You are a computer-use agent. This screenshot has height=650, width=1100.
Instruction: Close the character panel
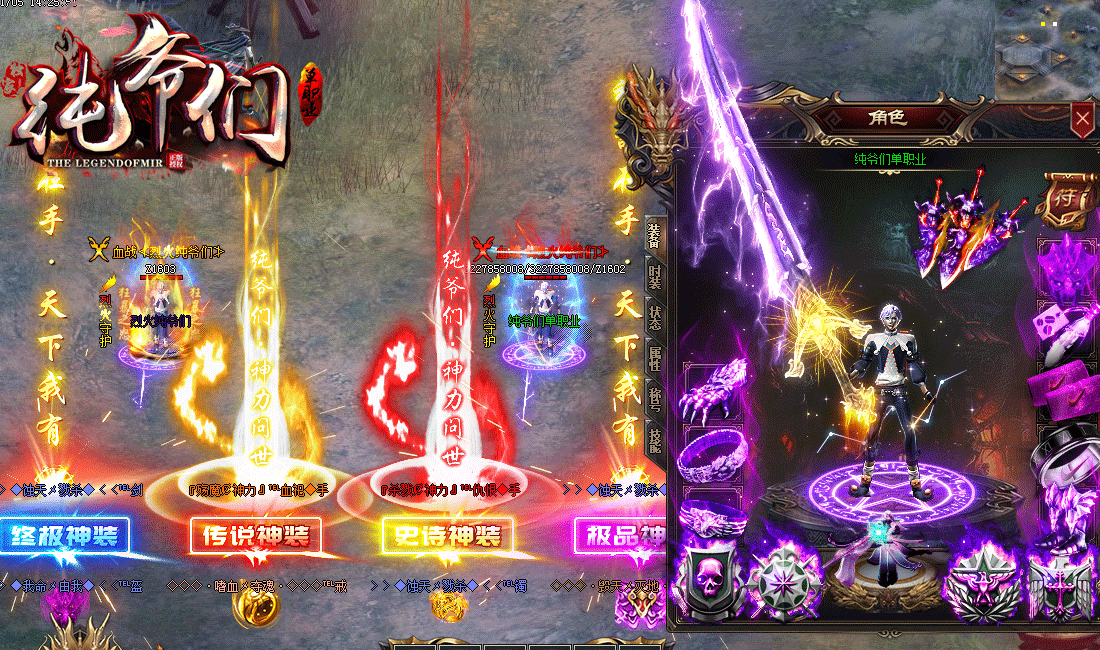(x=1082, y=120)
